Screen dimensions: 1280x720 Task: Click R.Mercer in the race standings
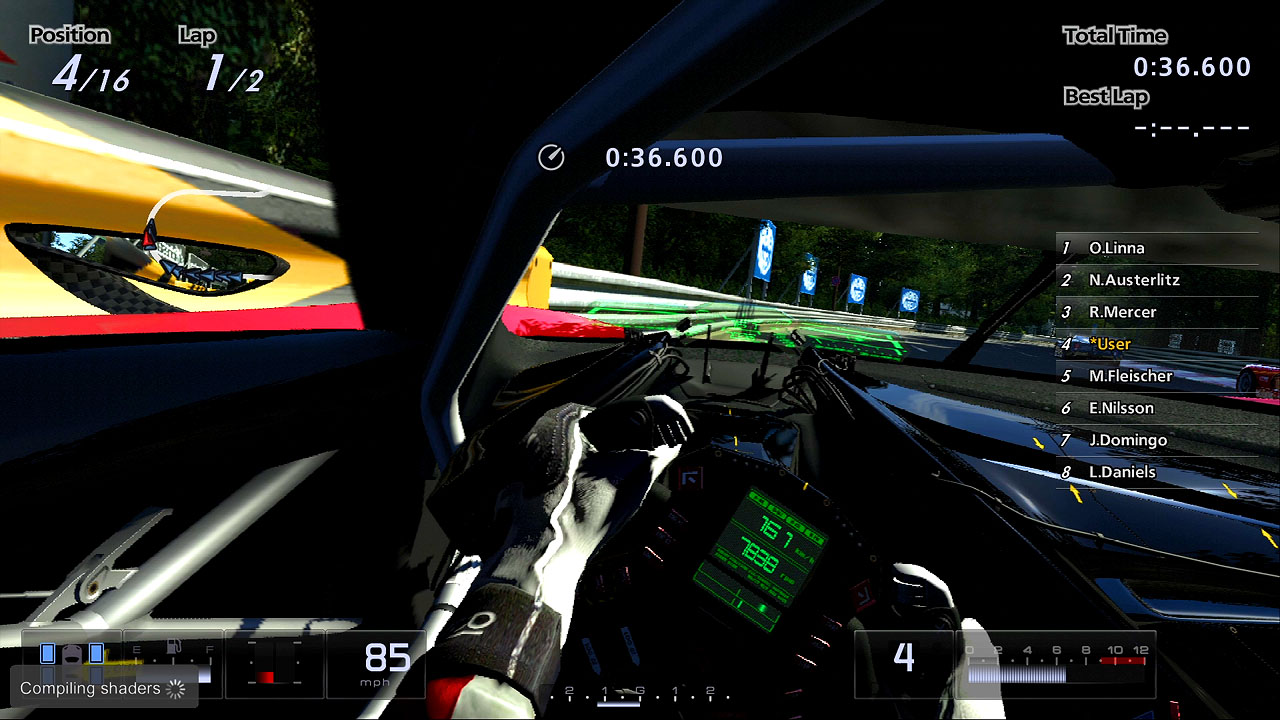[x=1122, y=312]
